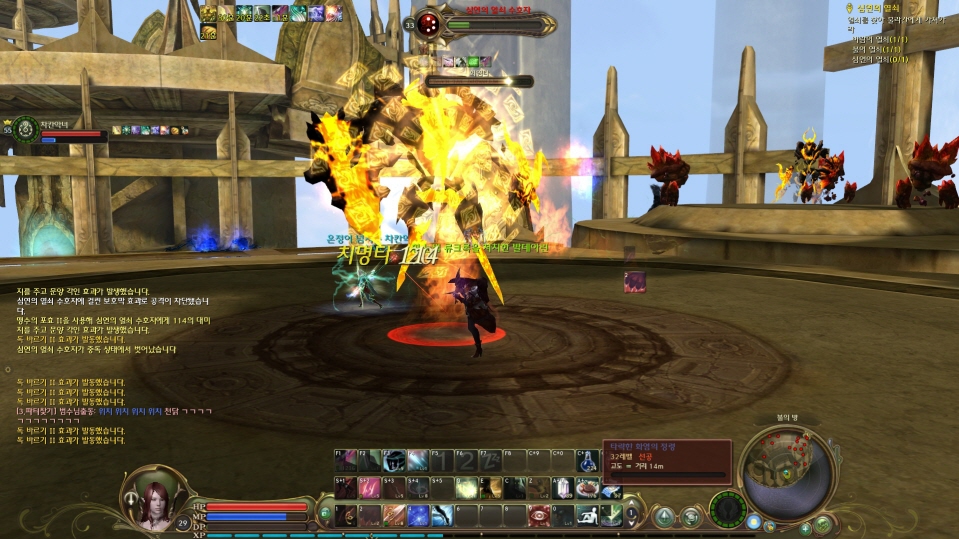
Task: Activate the blue star burst skill
Action: tap(418, 515)
